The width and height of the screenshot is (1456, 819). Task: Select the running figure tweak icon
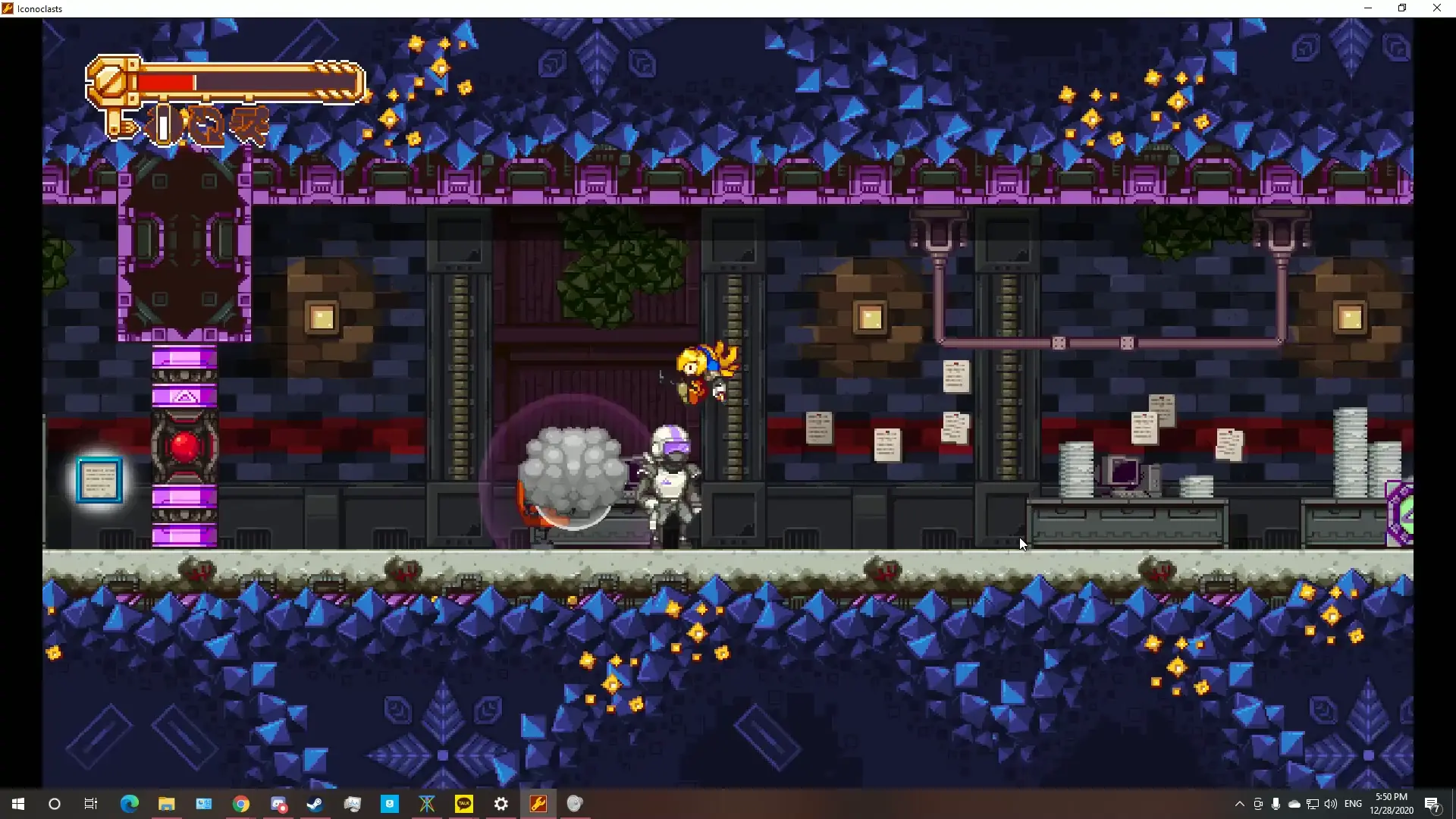point(250,124)
